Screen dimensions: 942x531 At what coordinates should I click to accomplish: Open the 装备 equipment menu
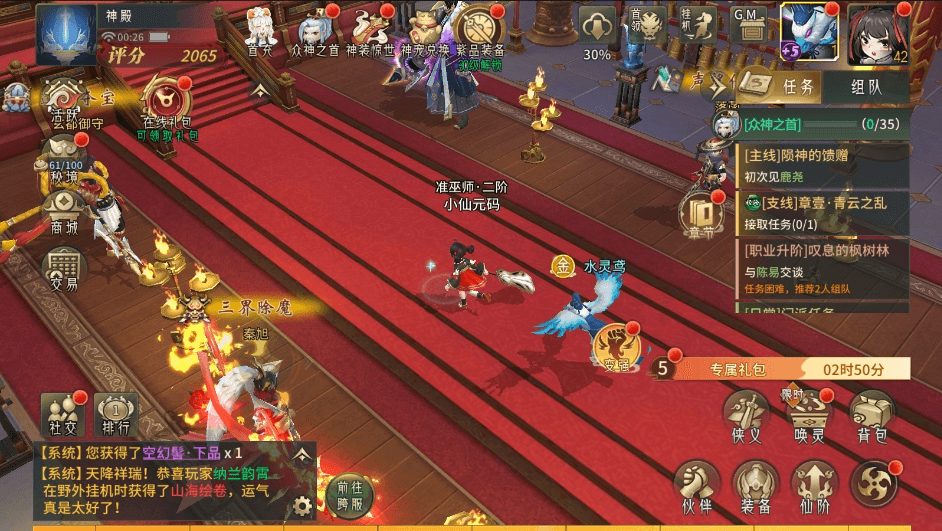pyautogui.click(x=755, y=484)
